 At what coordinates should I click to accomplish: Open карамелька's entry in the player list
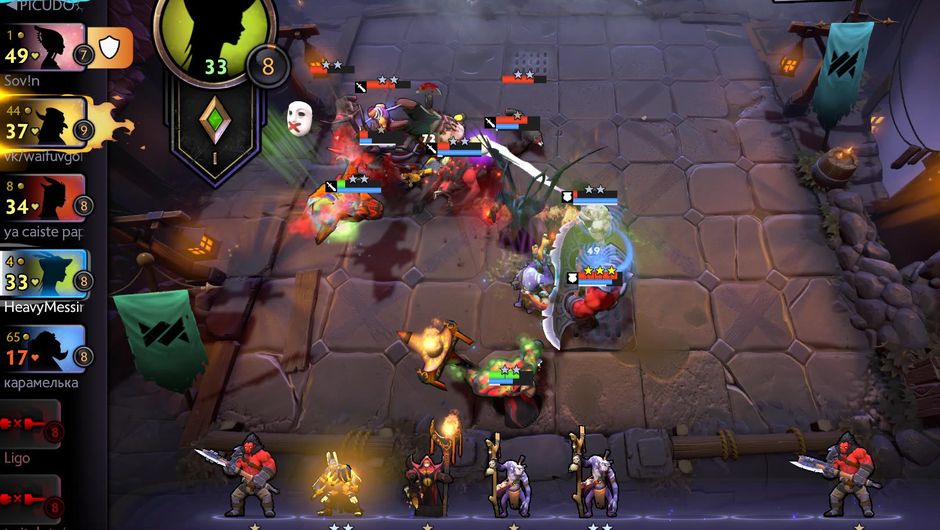pyautogui.click(x=44, y=349)
